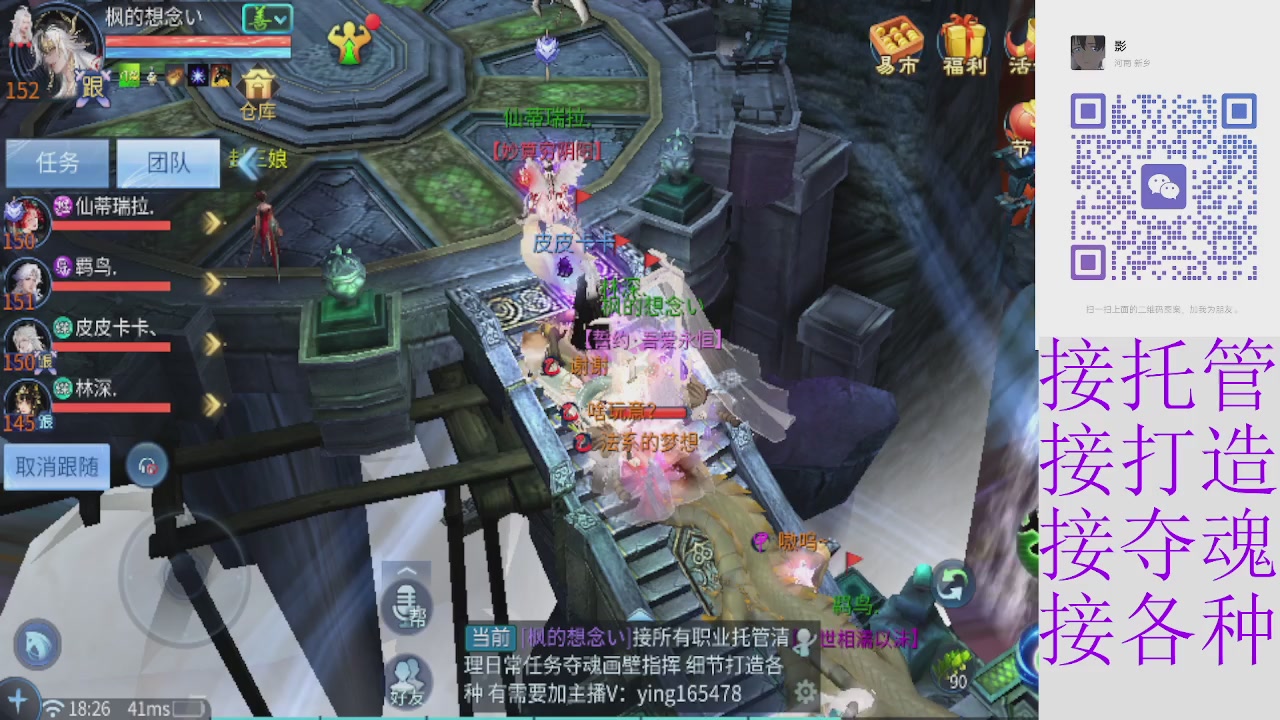
Task: Switch to the 任务 tab
Action: click(x=57, y=163)
